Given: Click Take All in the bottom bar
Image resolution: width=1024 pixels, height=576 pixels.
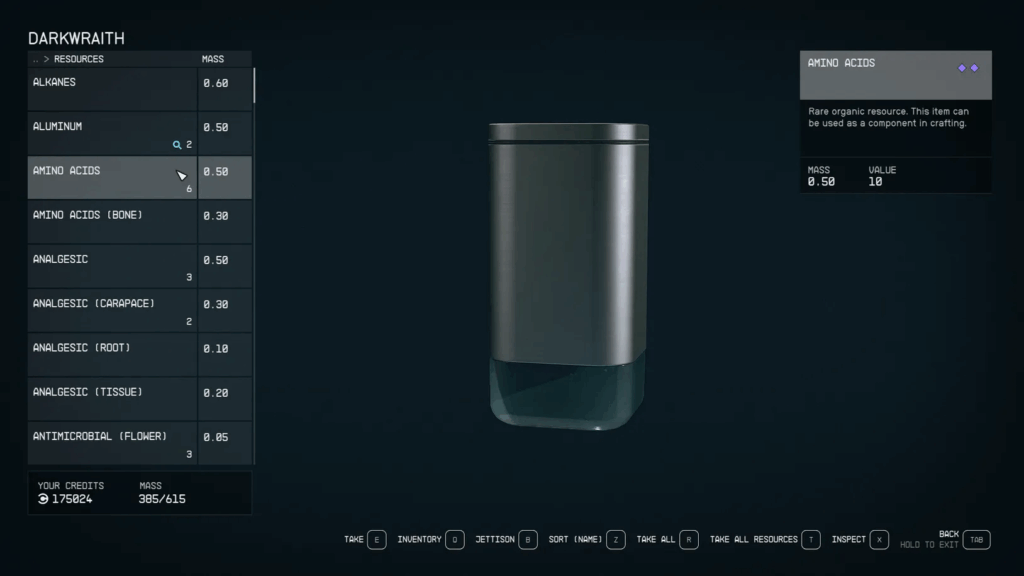Looking at the screenshot, I should pyautogui.click(x=668, y=540).
